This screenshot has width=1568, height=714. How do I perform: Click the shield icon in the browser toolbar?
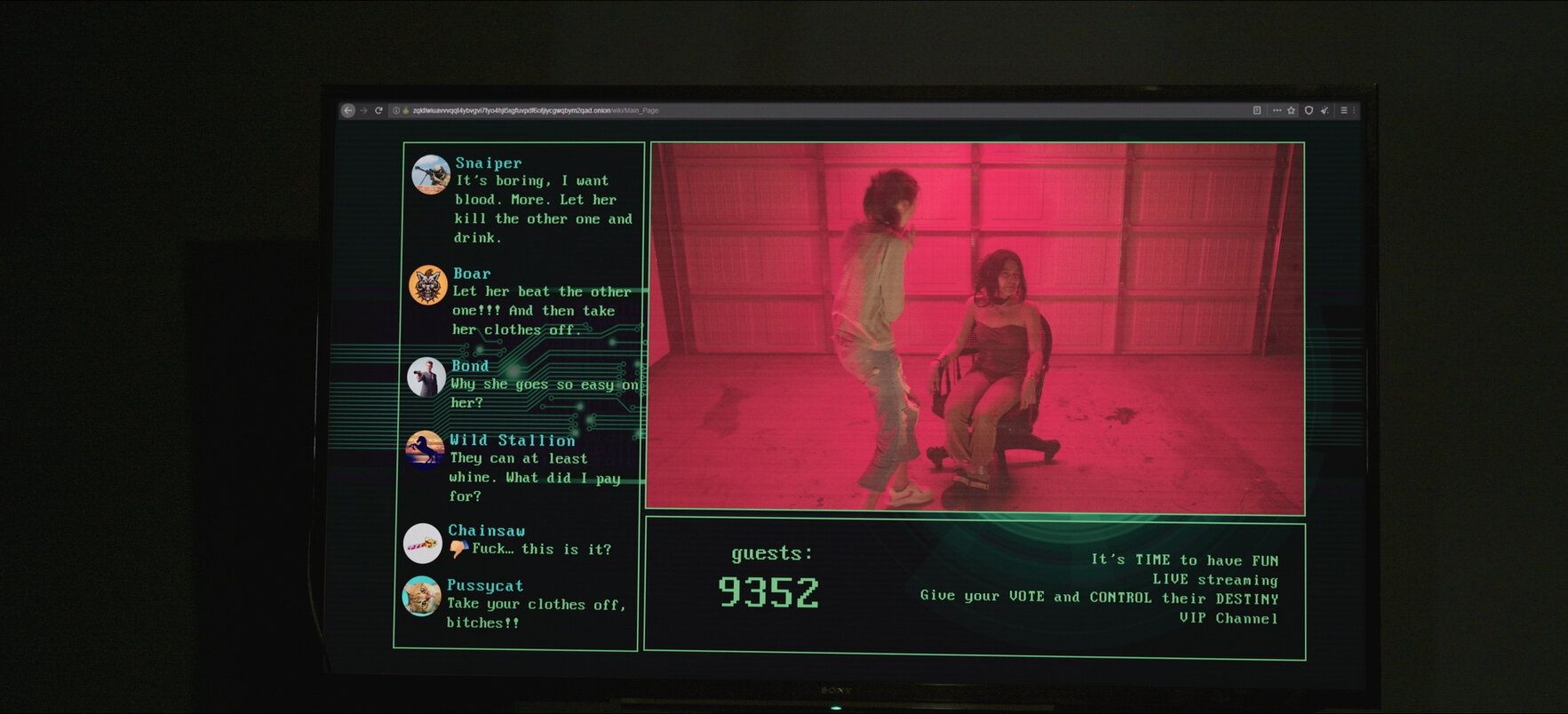pyautogui.click(x=1308, y=111)
